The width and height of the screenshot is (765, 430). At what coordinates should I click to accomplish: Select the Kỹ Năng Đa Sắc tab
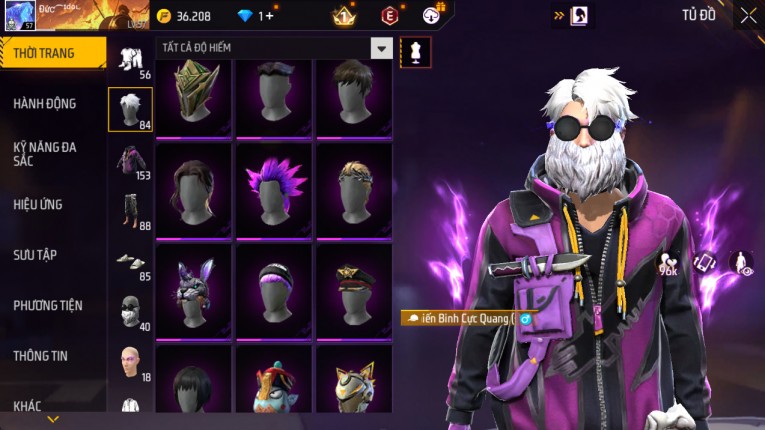coord(46,153)
